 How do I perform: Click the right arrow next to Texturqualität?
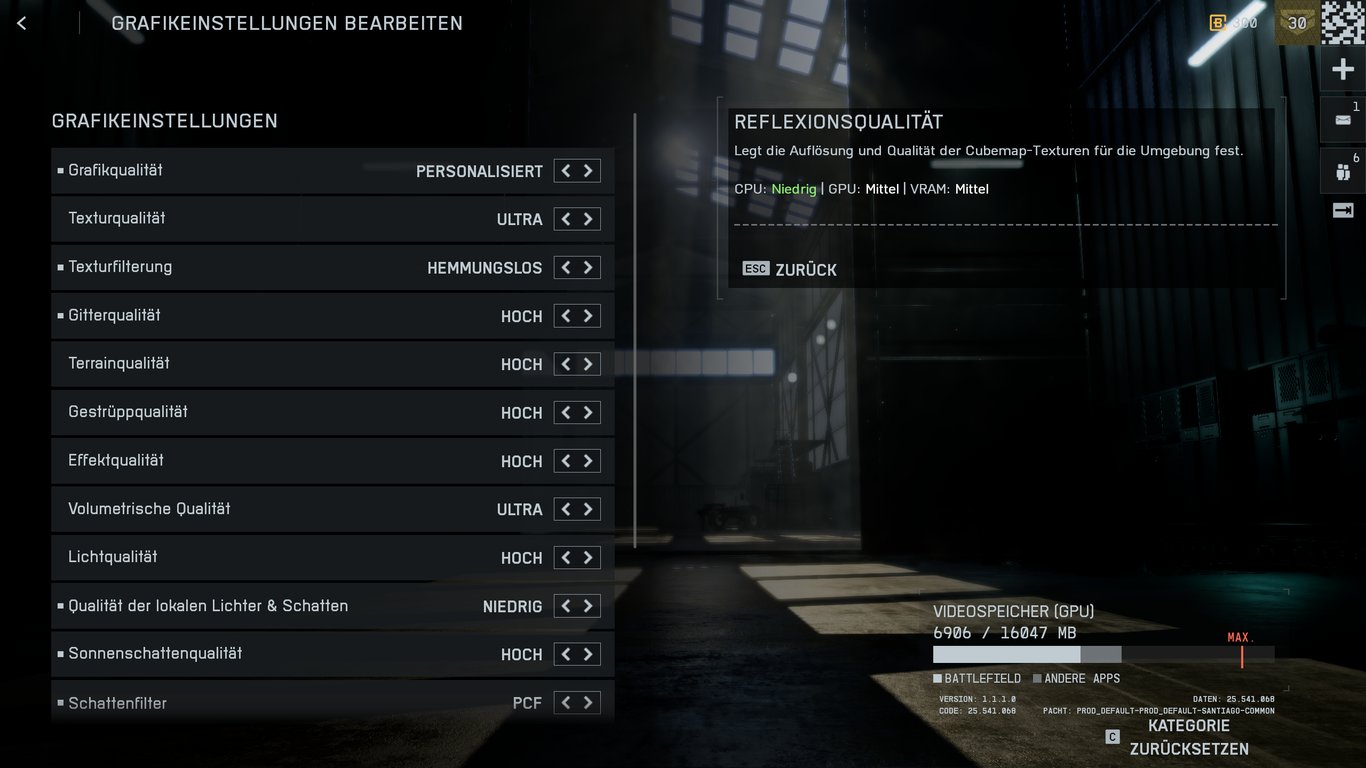(590, 218)
